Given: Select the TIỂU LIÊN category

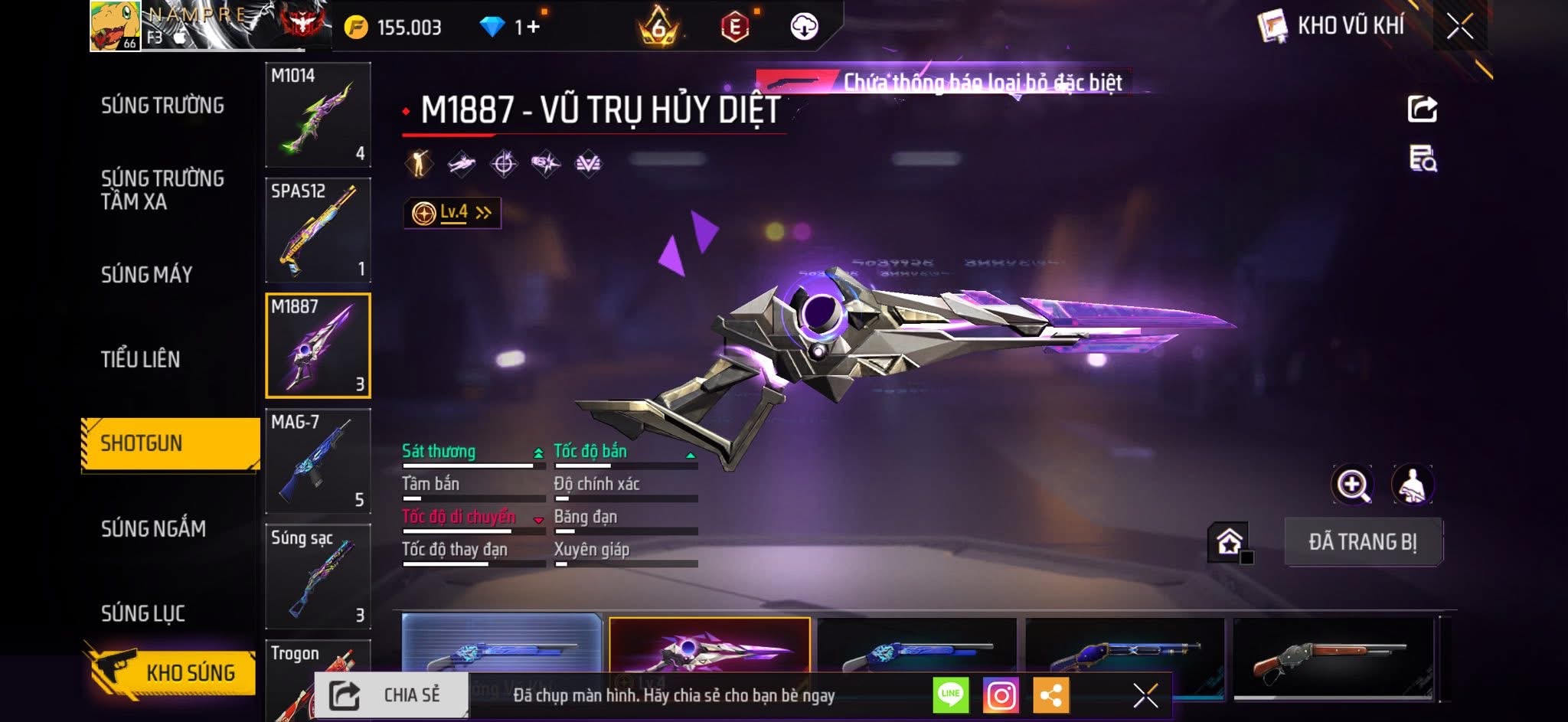Looking at the screenshot, I should pyautogui.click(x=140, y=359).
